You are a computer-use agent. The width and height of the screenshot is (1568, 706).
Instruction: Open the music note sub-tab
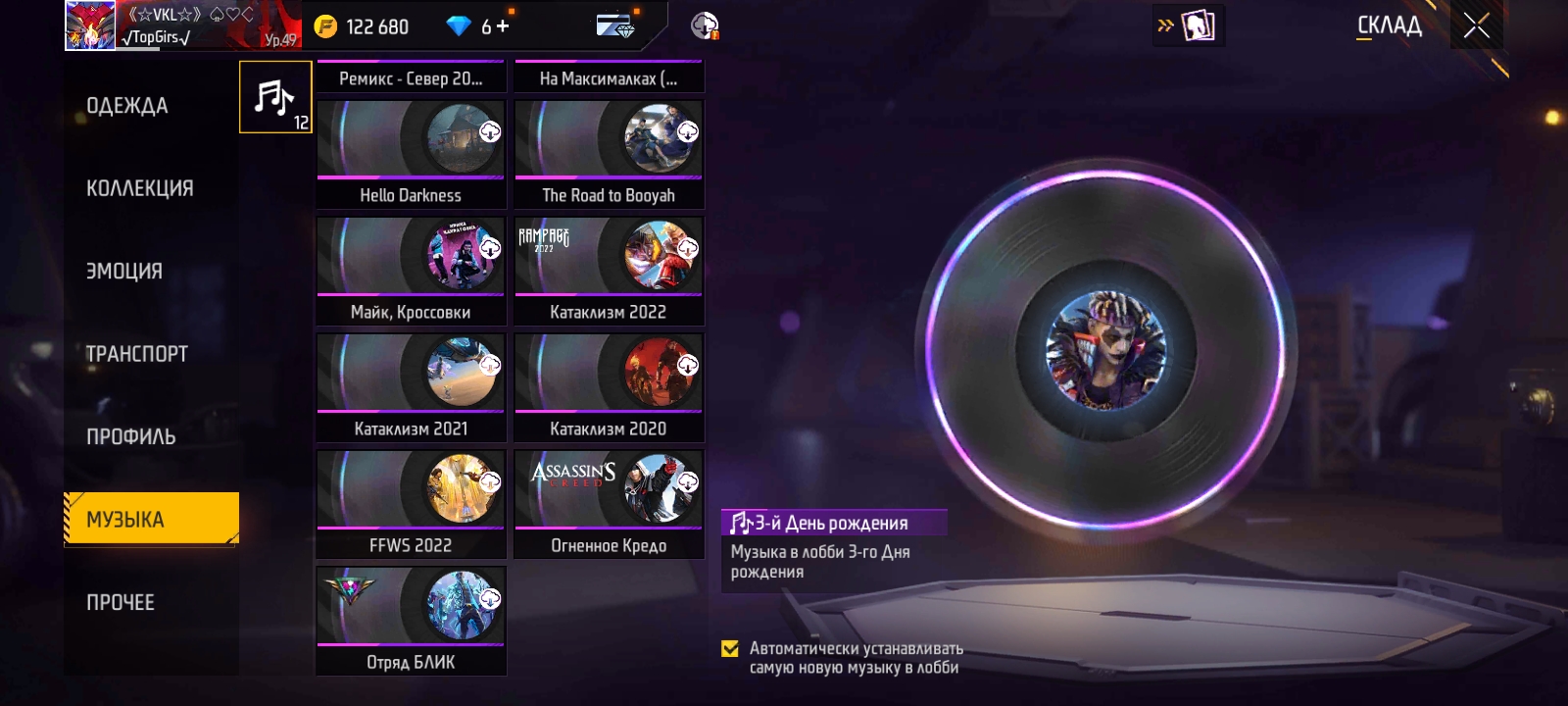coord(275,97)
